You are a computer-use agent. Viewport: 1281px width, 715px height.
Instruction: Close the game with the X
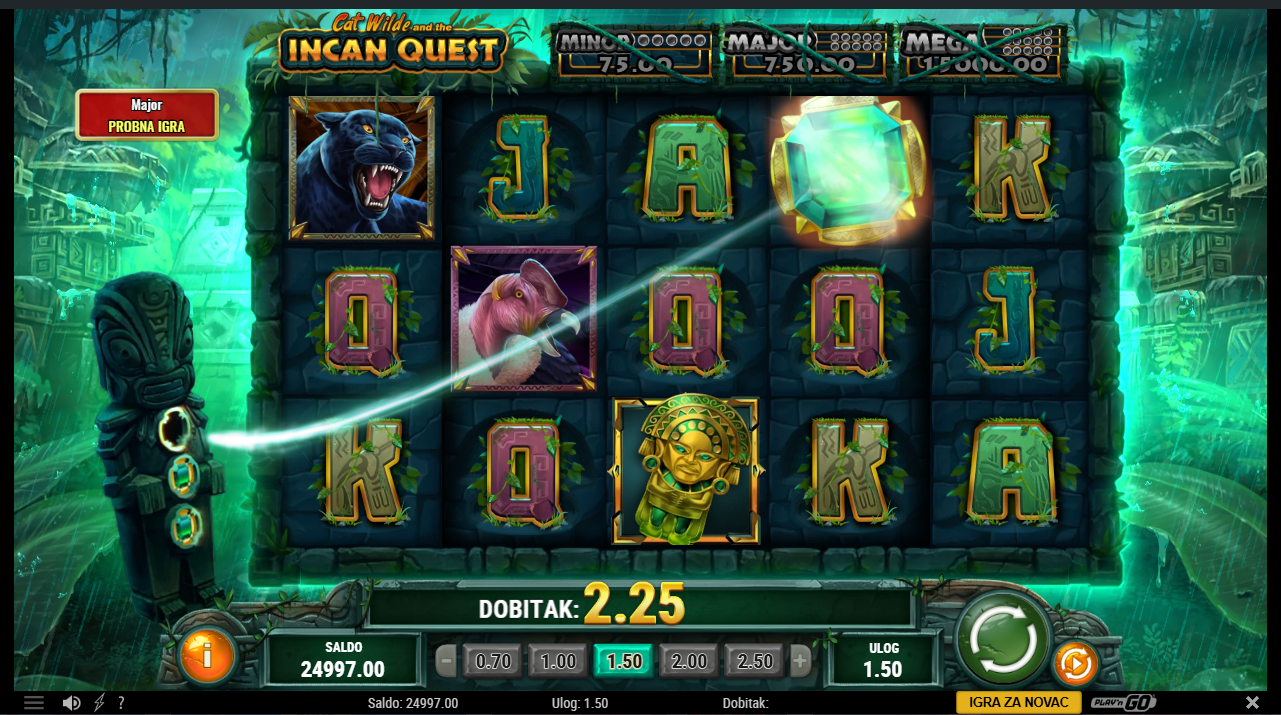click(1252, 703)
